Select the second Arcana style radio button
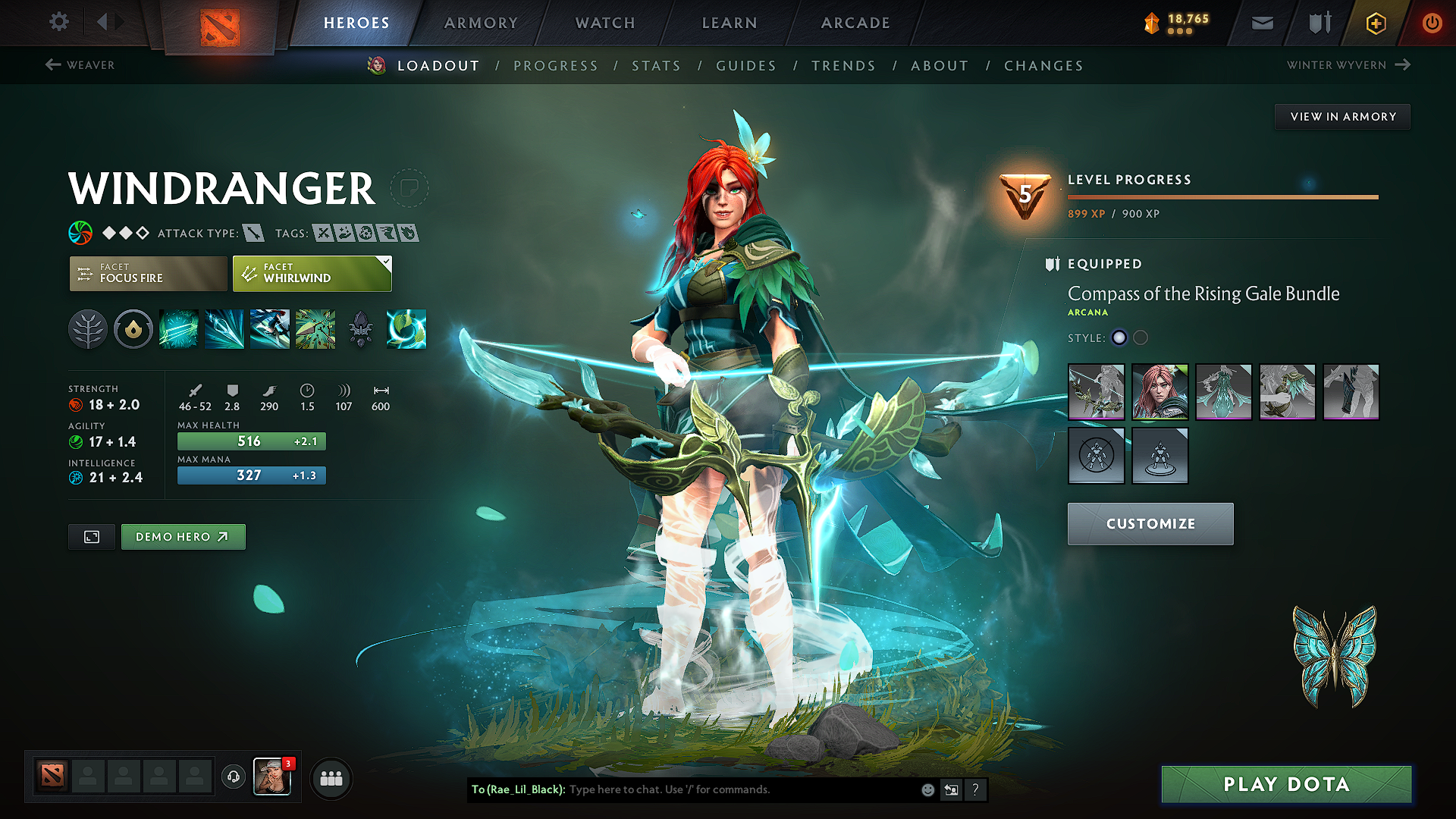 pyautogui.click(x=1141, y=338)
